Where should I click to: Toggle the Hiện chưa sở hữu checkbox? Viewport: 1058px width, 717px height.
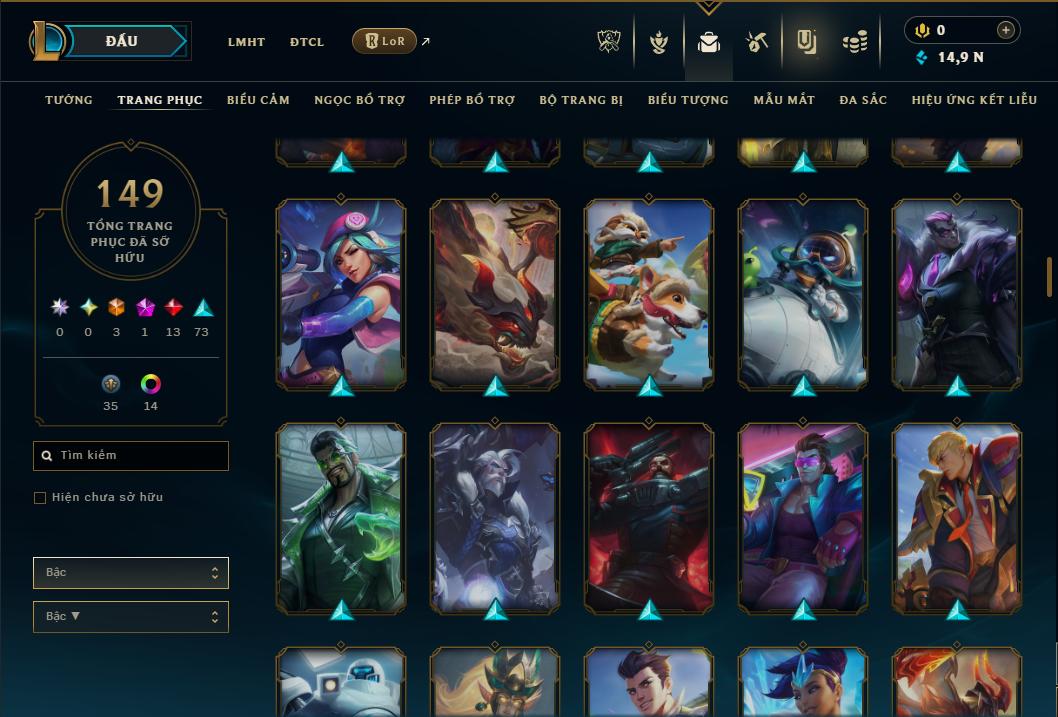tap(40, 498)
